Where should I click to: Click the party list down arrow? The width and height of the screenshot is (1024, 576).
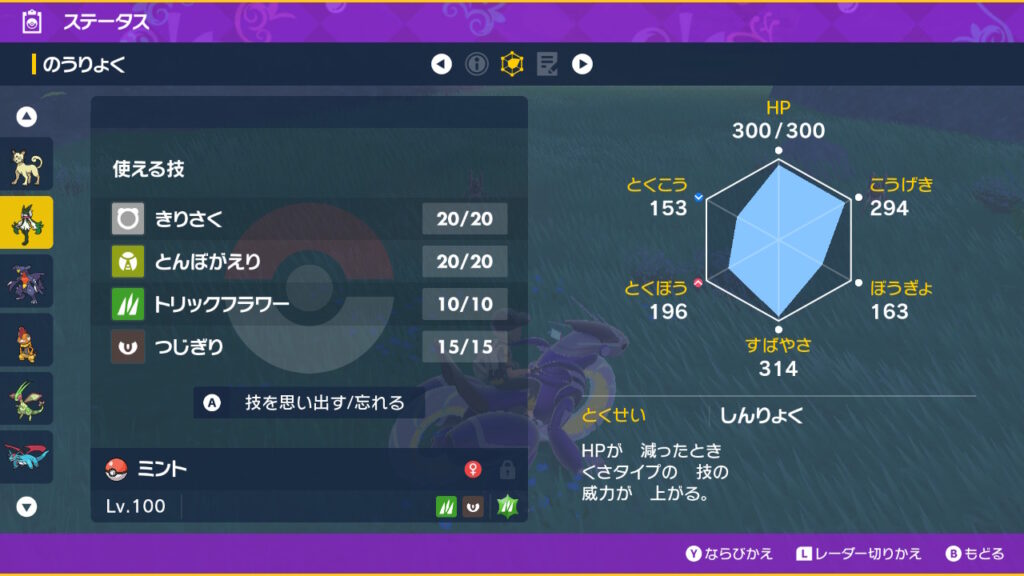[27, 506]
